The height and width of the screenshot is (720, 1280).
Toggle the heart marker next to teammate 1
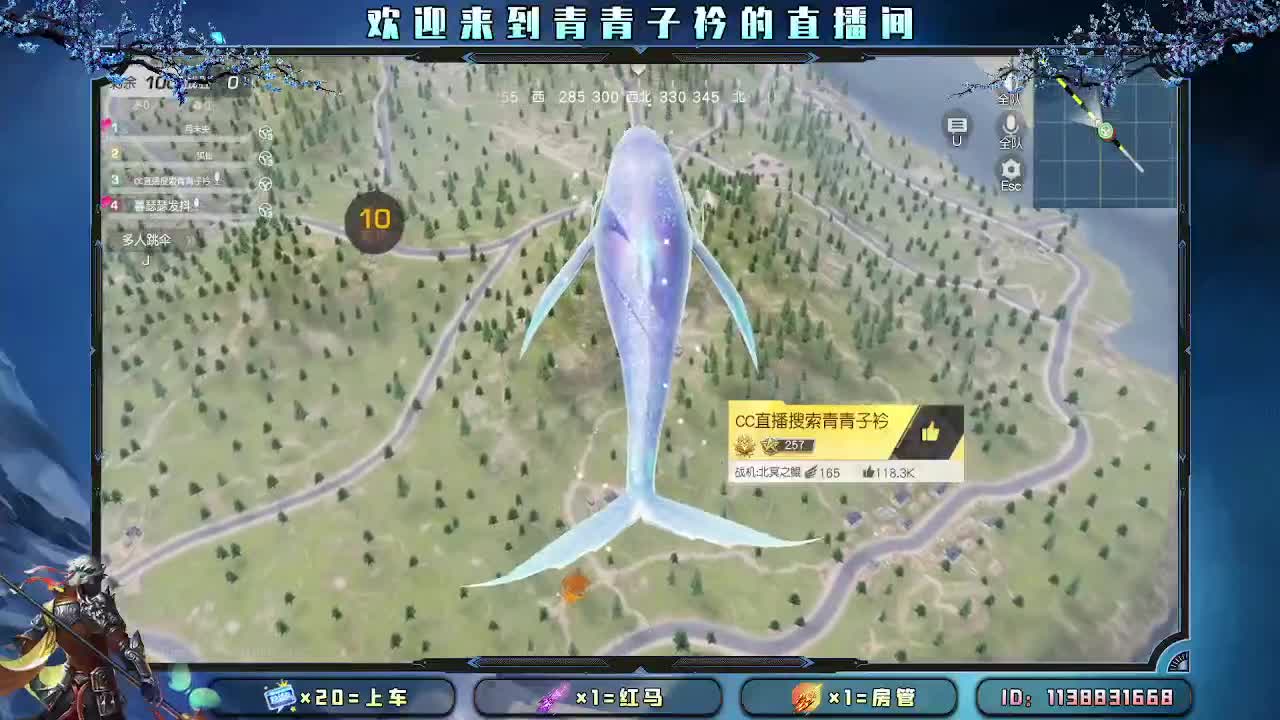[x=107, y=123]
